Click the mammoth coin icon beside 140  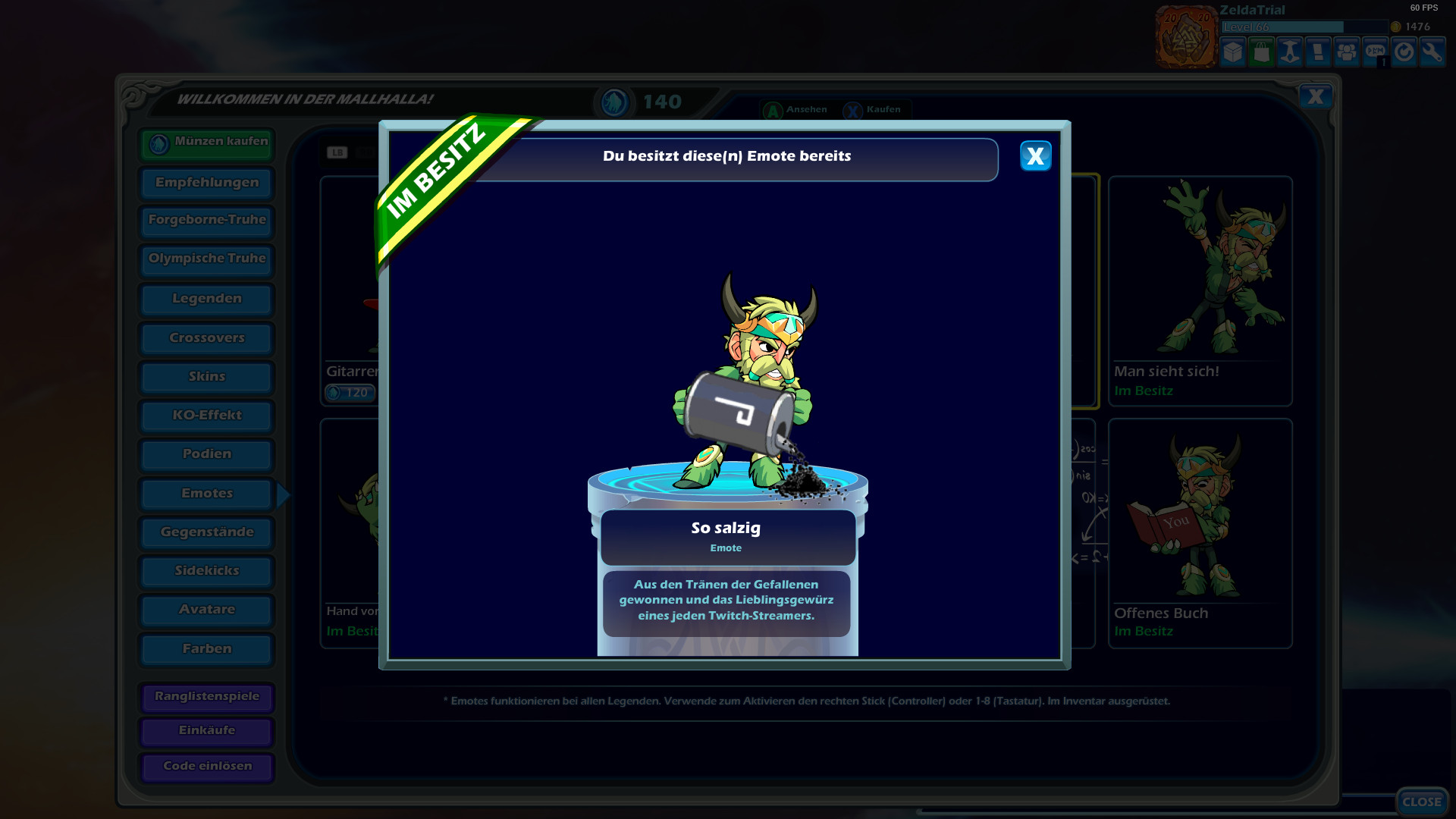(x=614, y=102)
